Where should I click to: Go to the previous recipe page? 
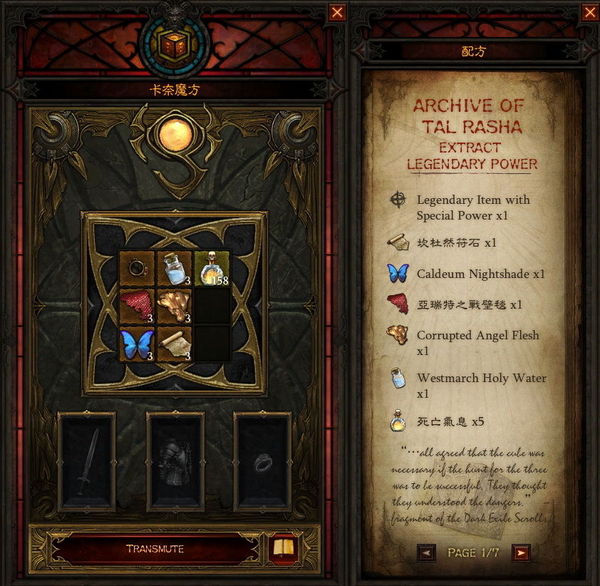428,551
